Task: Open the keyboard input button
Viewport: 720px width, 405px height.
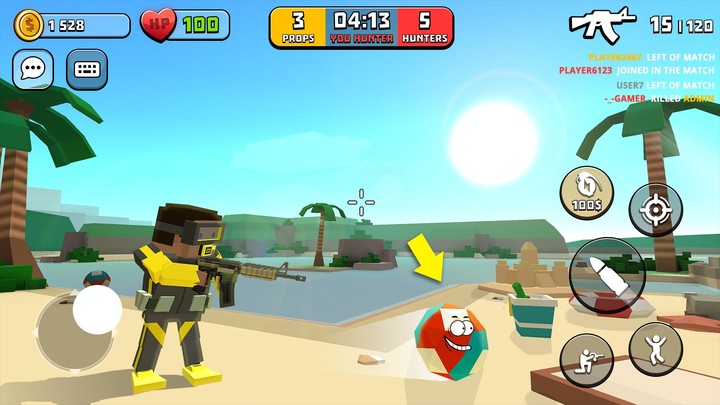Action: point(87,70)
